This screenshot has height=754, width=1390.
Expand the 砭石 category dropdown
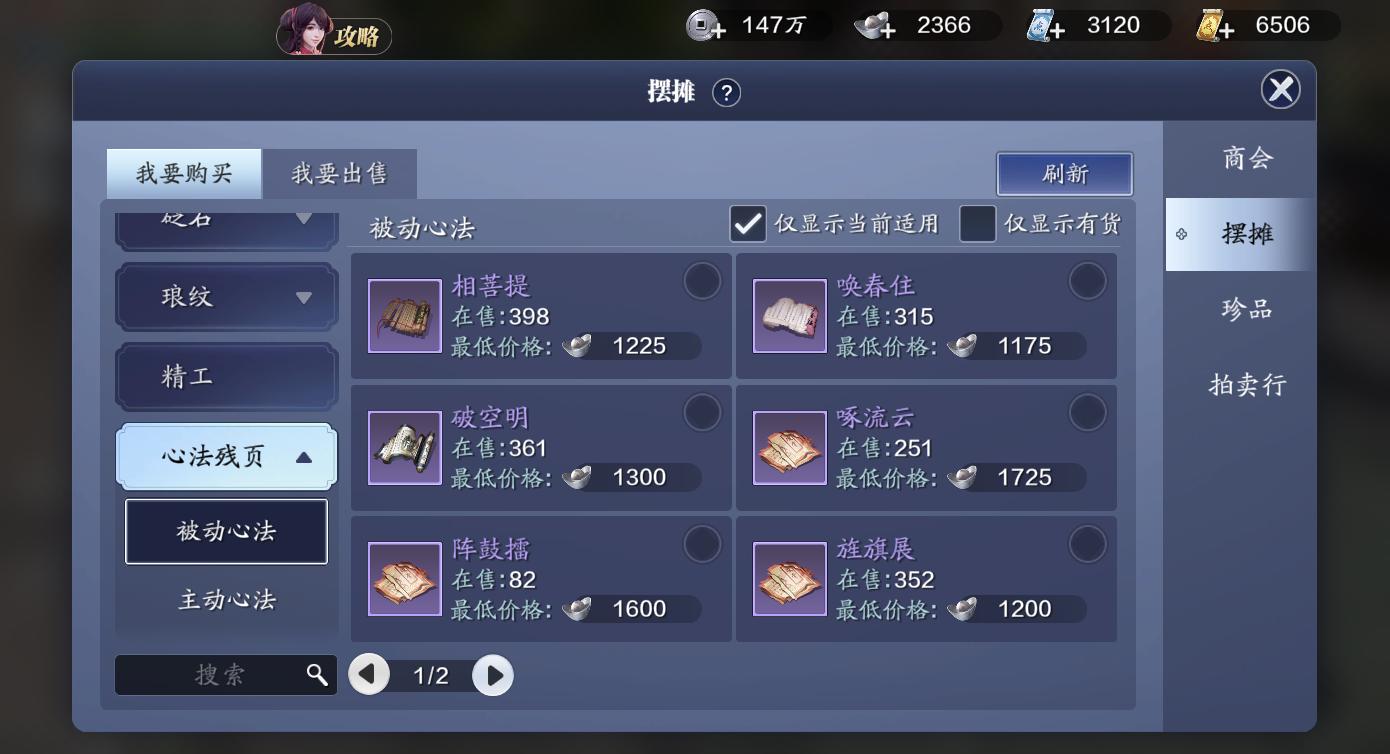click(225, 220)
